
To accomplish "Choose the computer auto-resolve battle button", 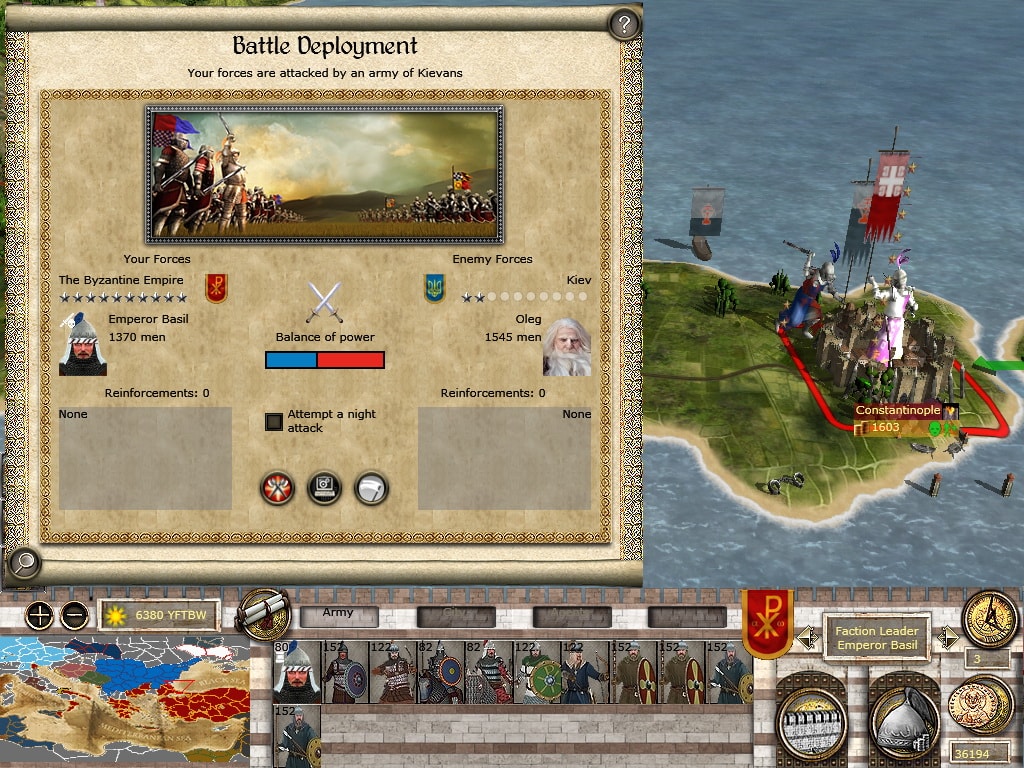I will [325, 488].
